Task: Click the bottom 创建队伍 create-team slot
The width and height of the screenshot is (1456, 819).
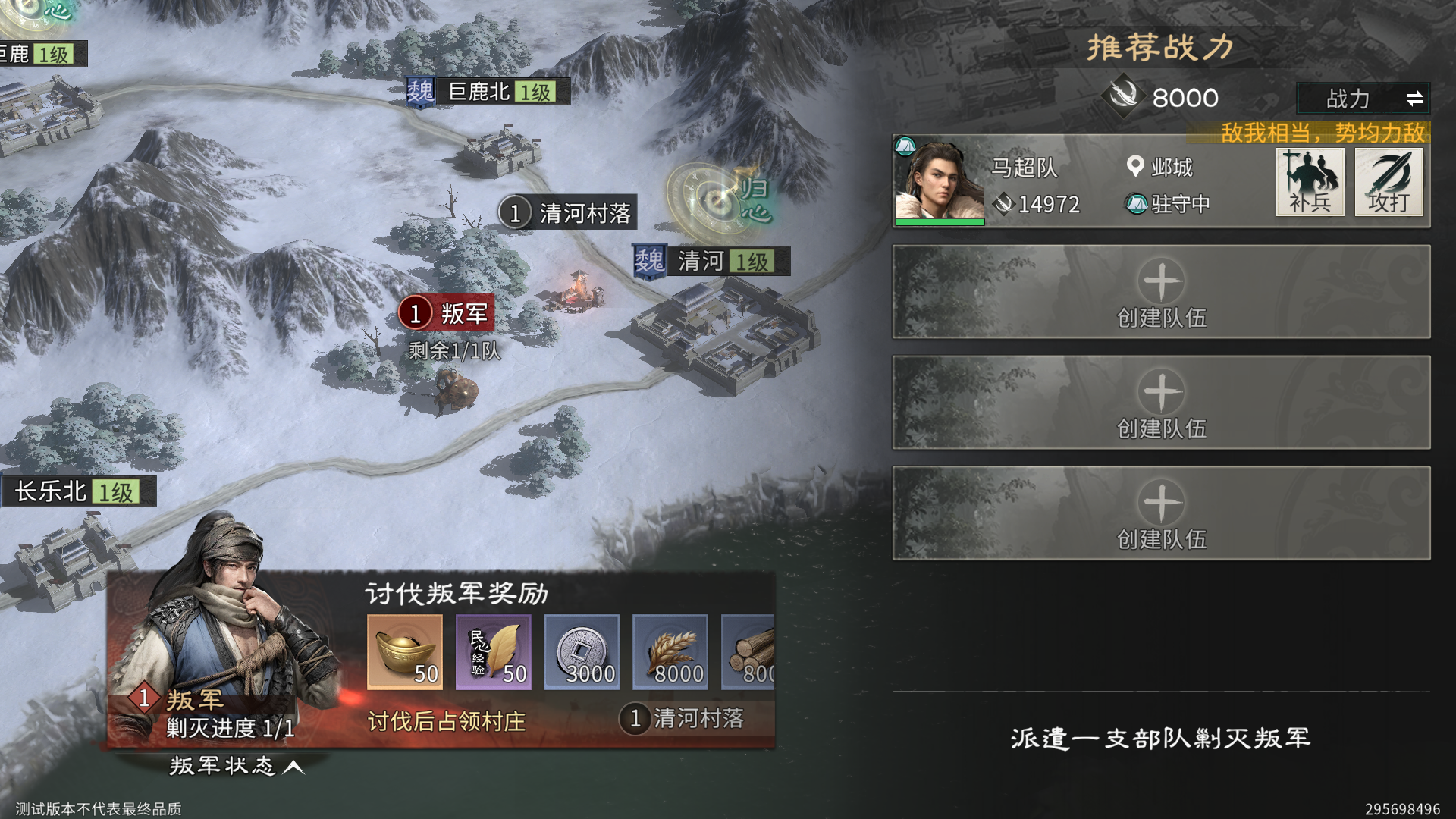Action: coord(1162,513)
